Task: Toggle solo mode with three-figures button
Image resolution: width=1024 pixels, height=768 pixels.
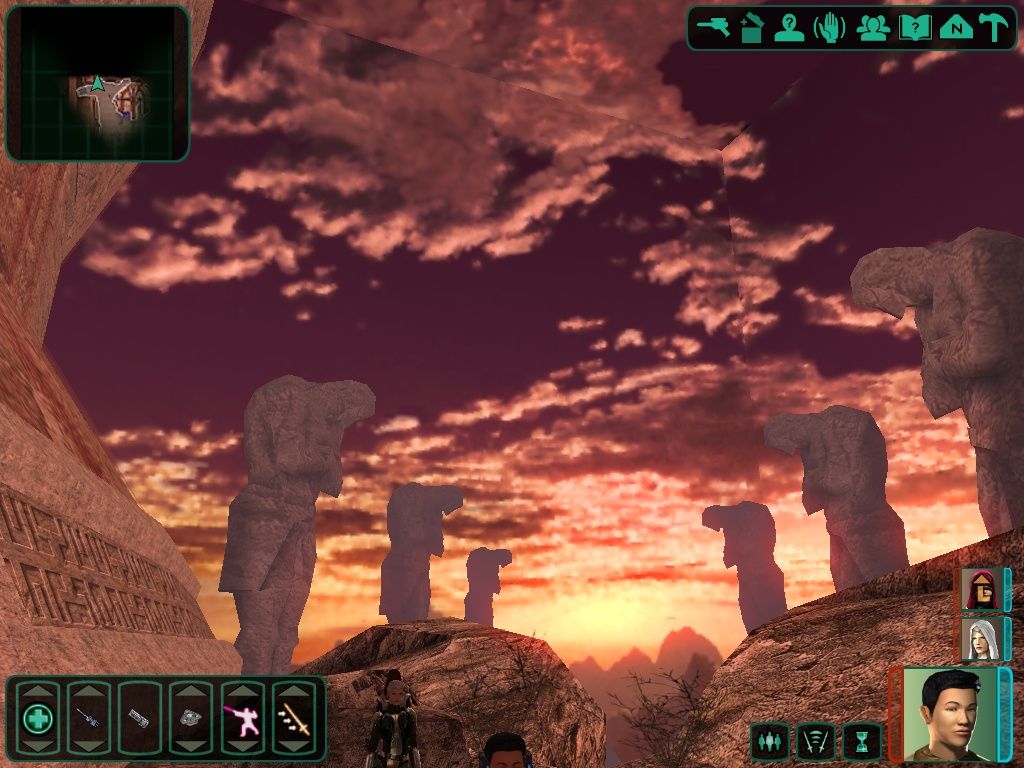Action: click(x=769, y=741)
